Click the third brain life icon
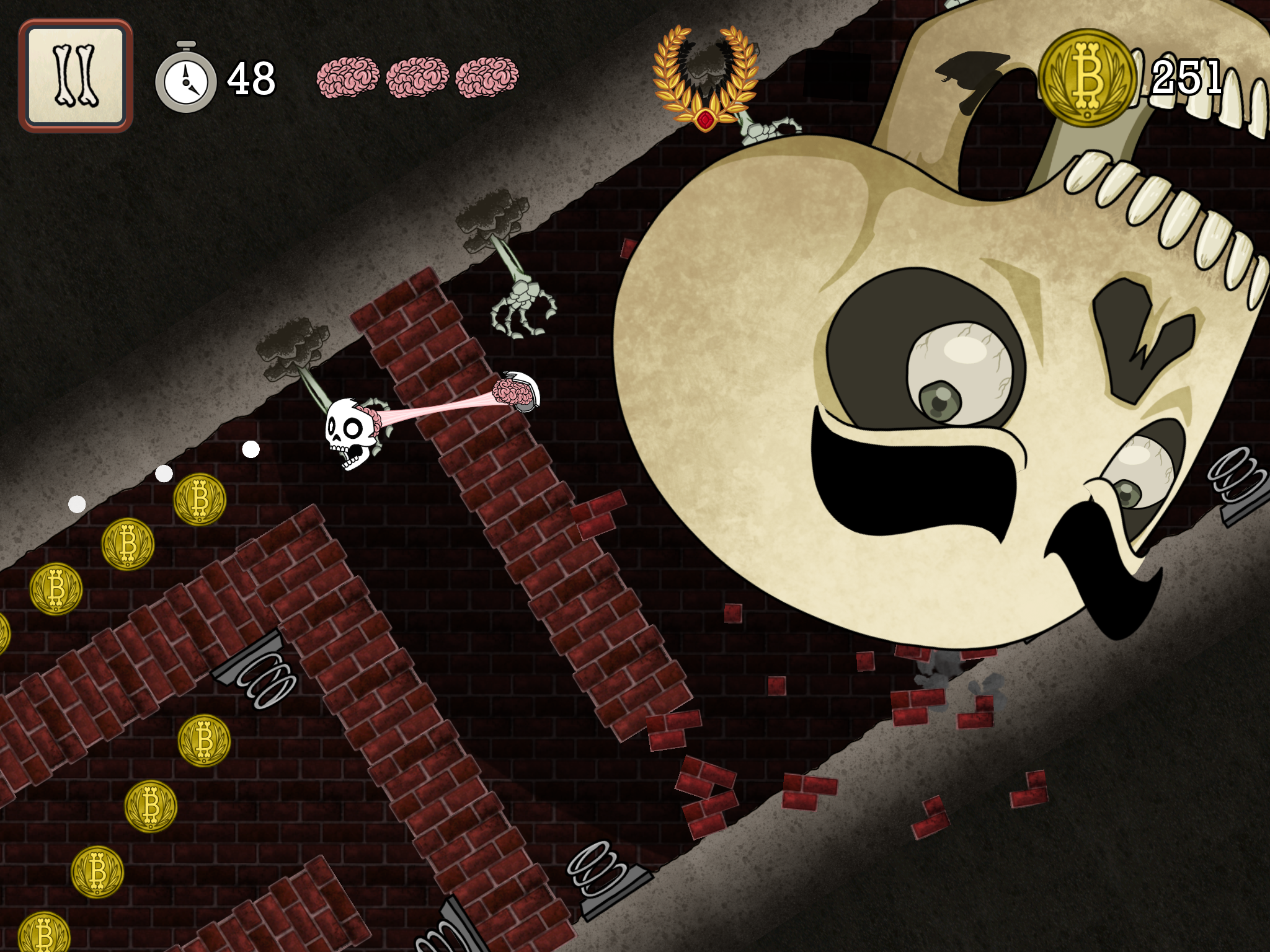This screenshot has width=1270, height=952. (487, 76)
